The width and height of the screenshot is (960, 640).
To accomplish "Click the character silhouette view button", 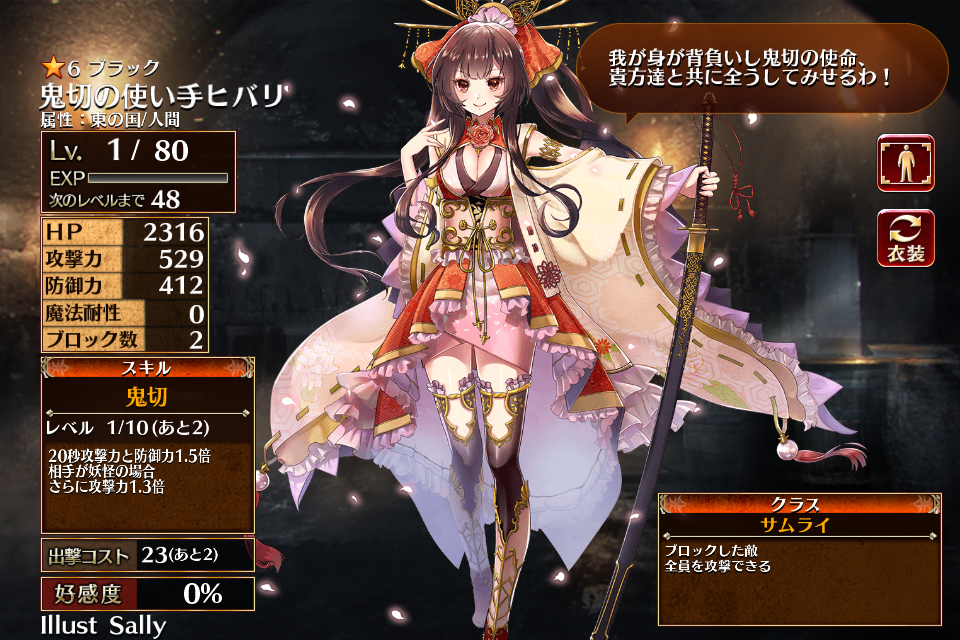I will click(x=906, y=163).
